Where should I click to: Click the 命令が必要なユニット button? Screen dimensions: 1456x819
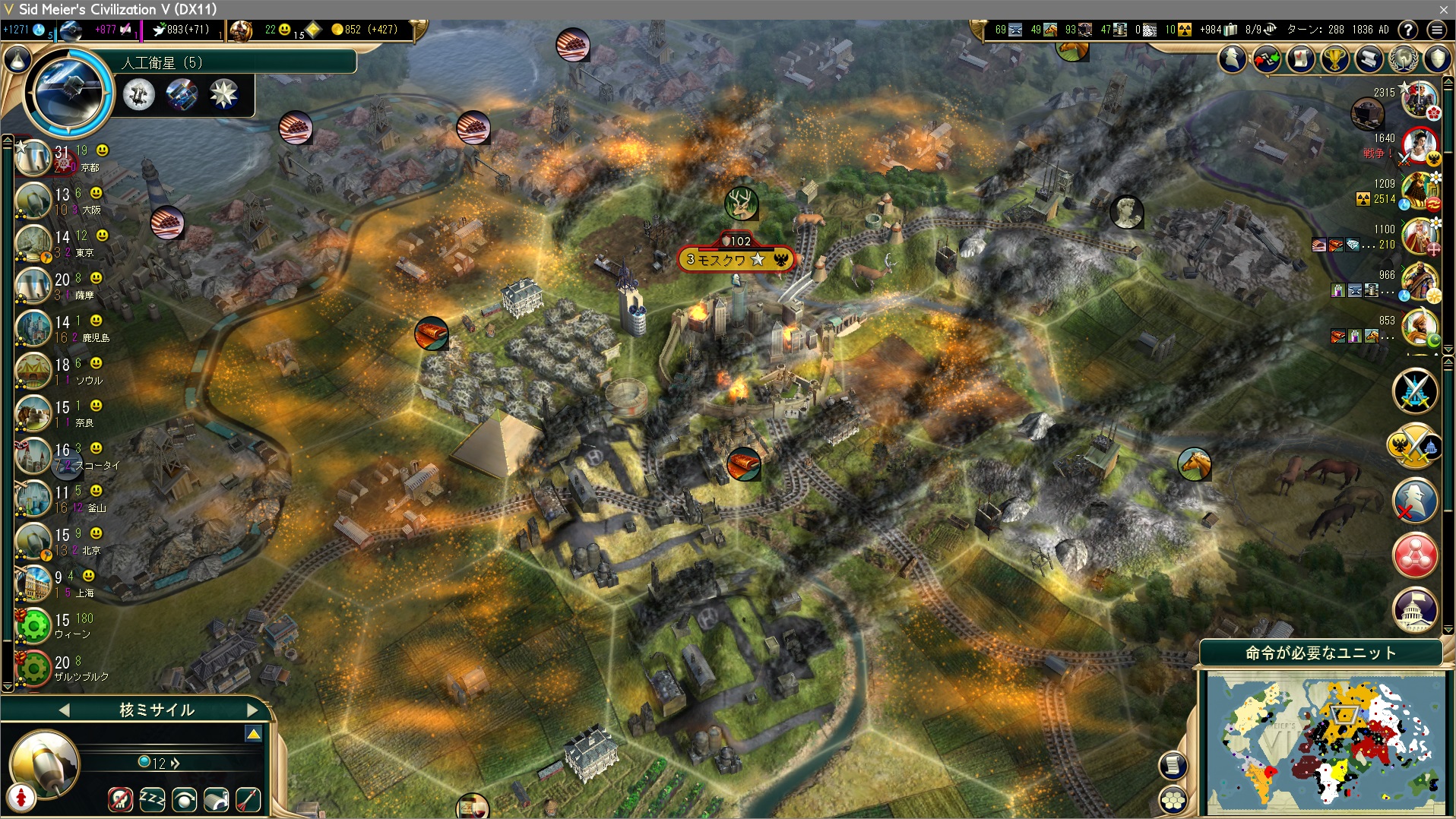1321,653
